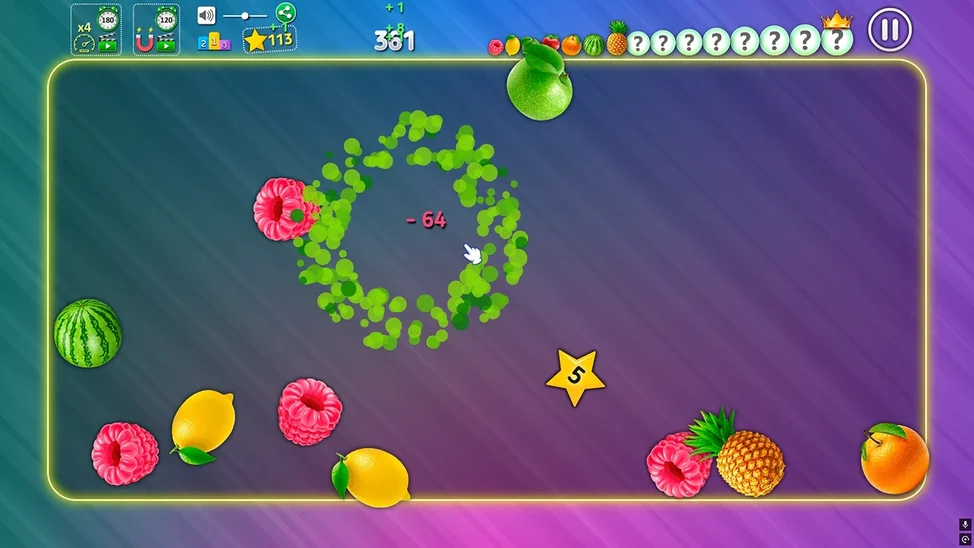Viewport: 974px width, 548px height.
Task: Click the pineapple in the fruit progression row
Action: tap(617, 40)
